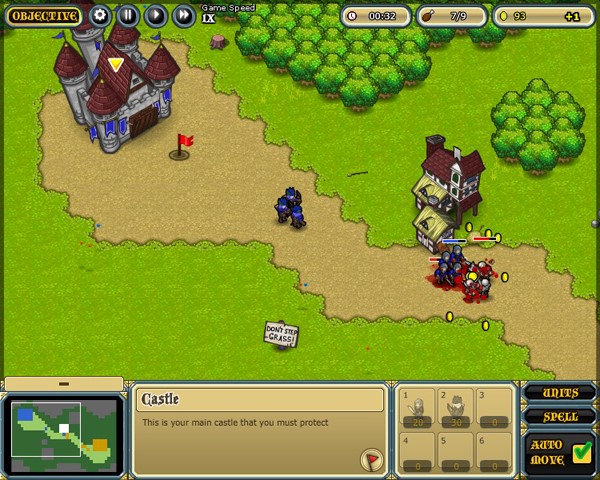The image size is (600, 480).
Task: Collapse the minimap panel with minus bar
Action: click(63, 384)
